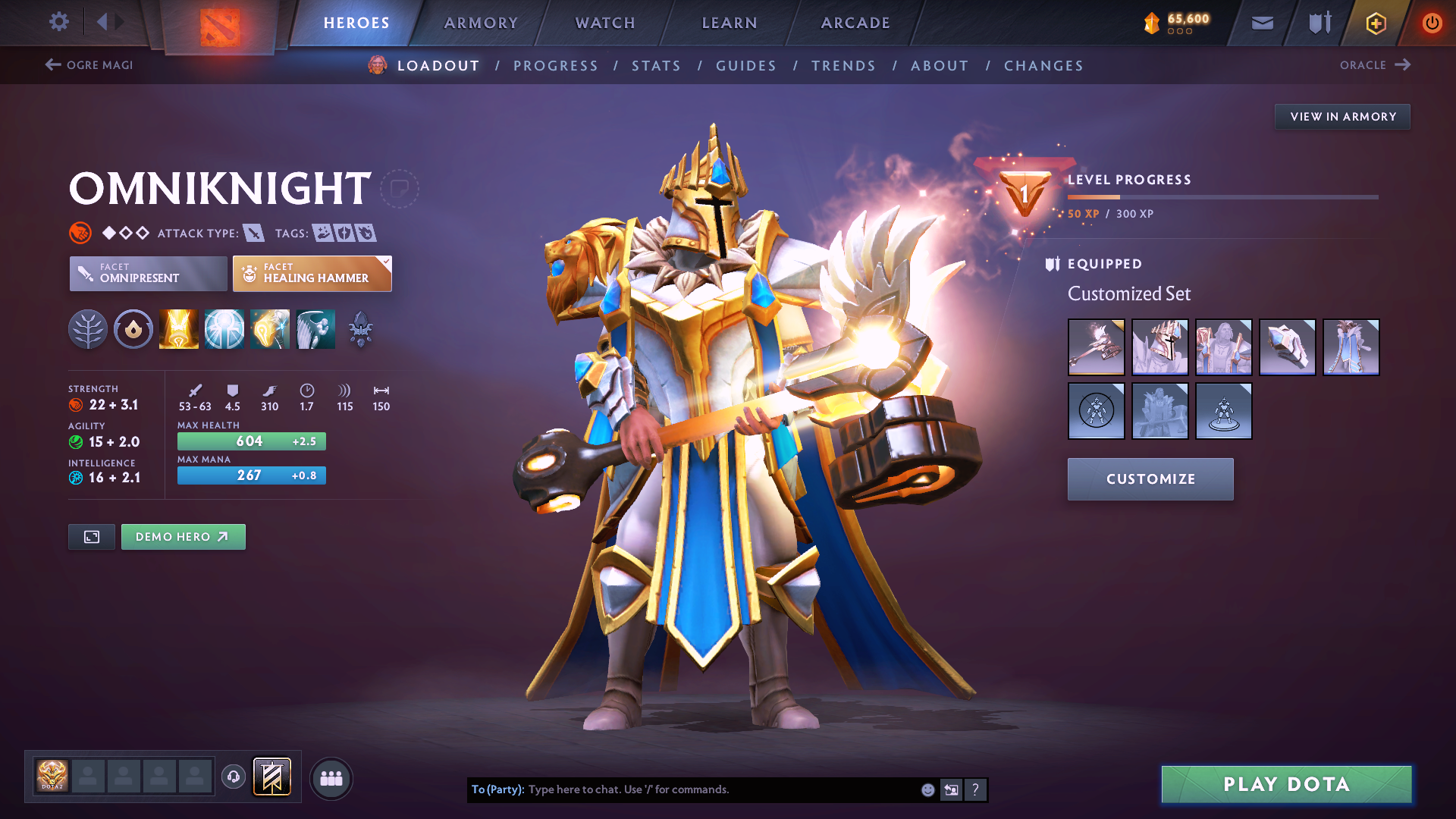The height and width of the screenshot is (819, 1456).
Task: Open the GUIDES section for Omniknight
Action: [745, 66]
